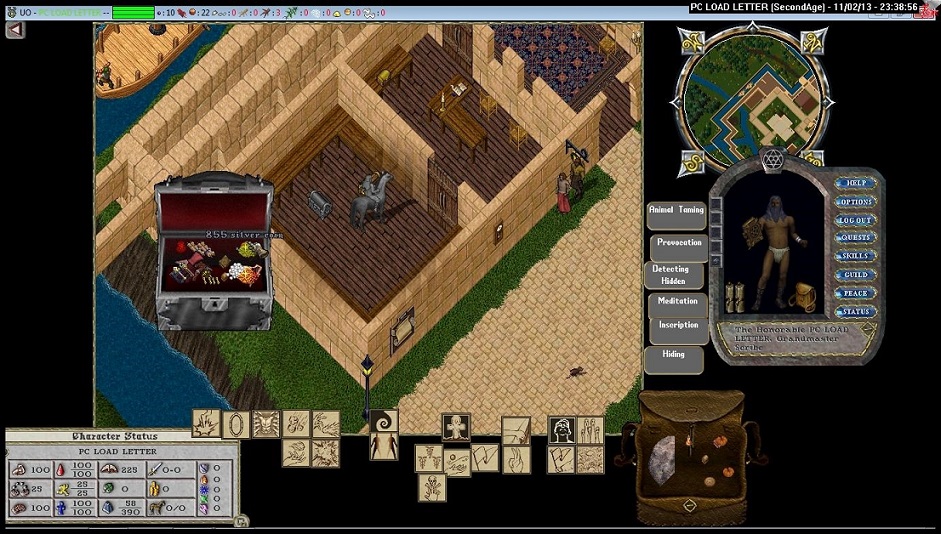Viewport: 941px width, 534px height.
Task: Show the Skills list
Action: coord(856,256)
